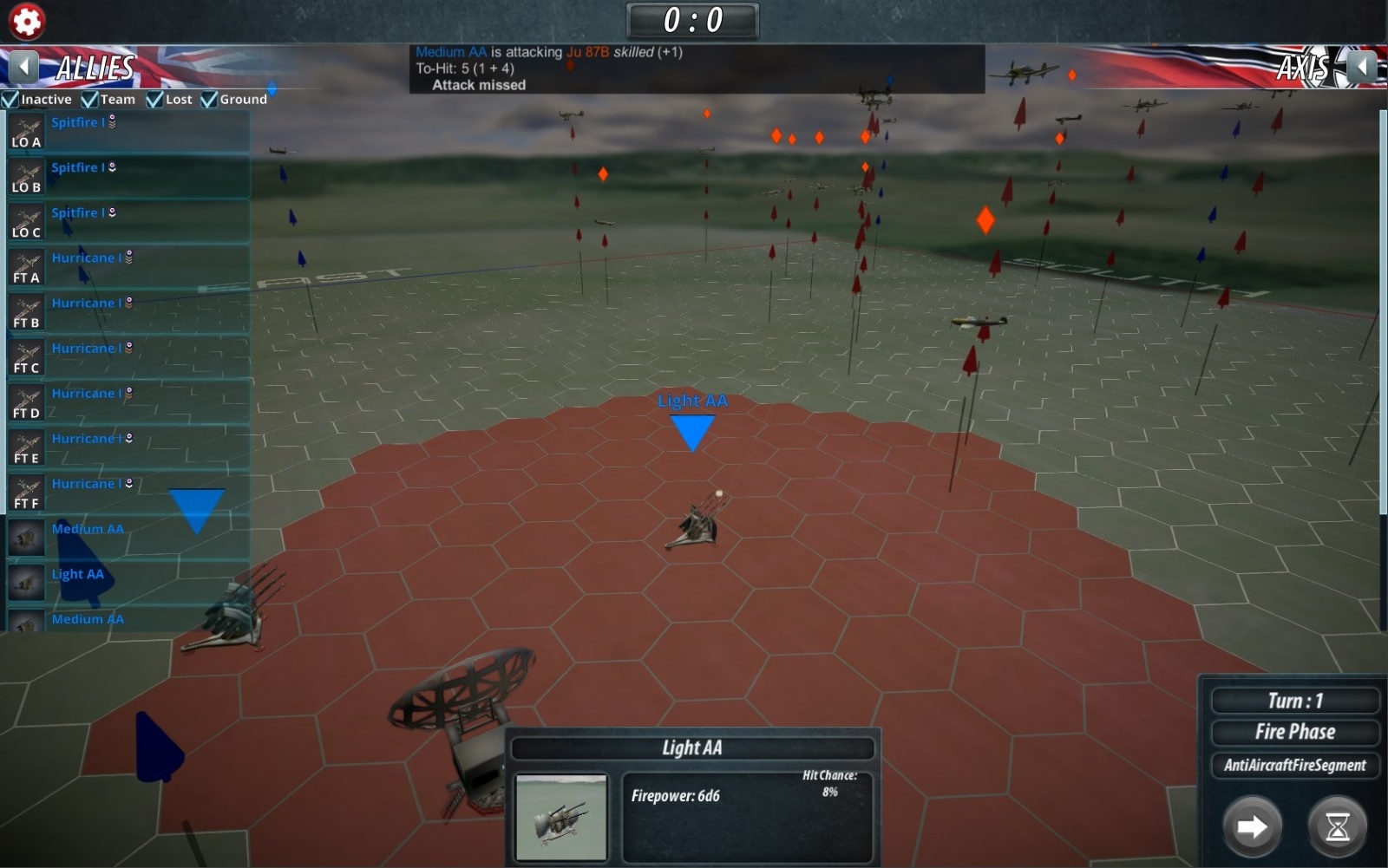View the Light AA unit thumbnail
This screenshot has width=1388, height=868.
(561, 817)
